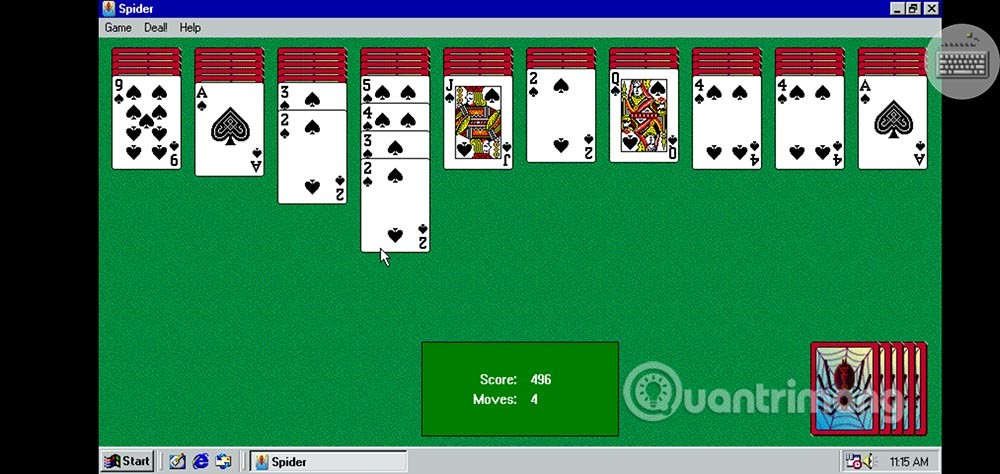
Task: Open the Windows Start menu
Action: (x=127, y=461)
